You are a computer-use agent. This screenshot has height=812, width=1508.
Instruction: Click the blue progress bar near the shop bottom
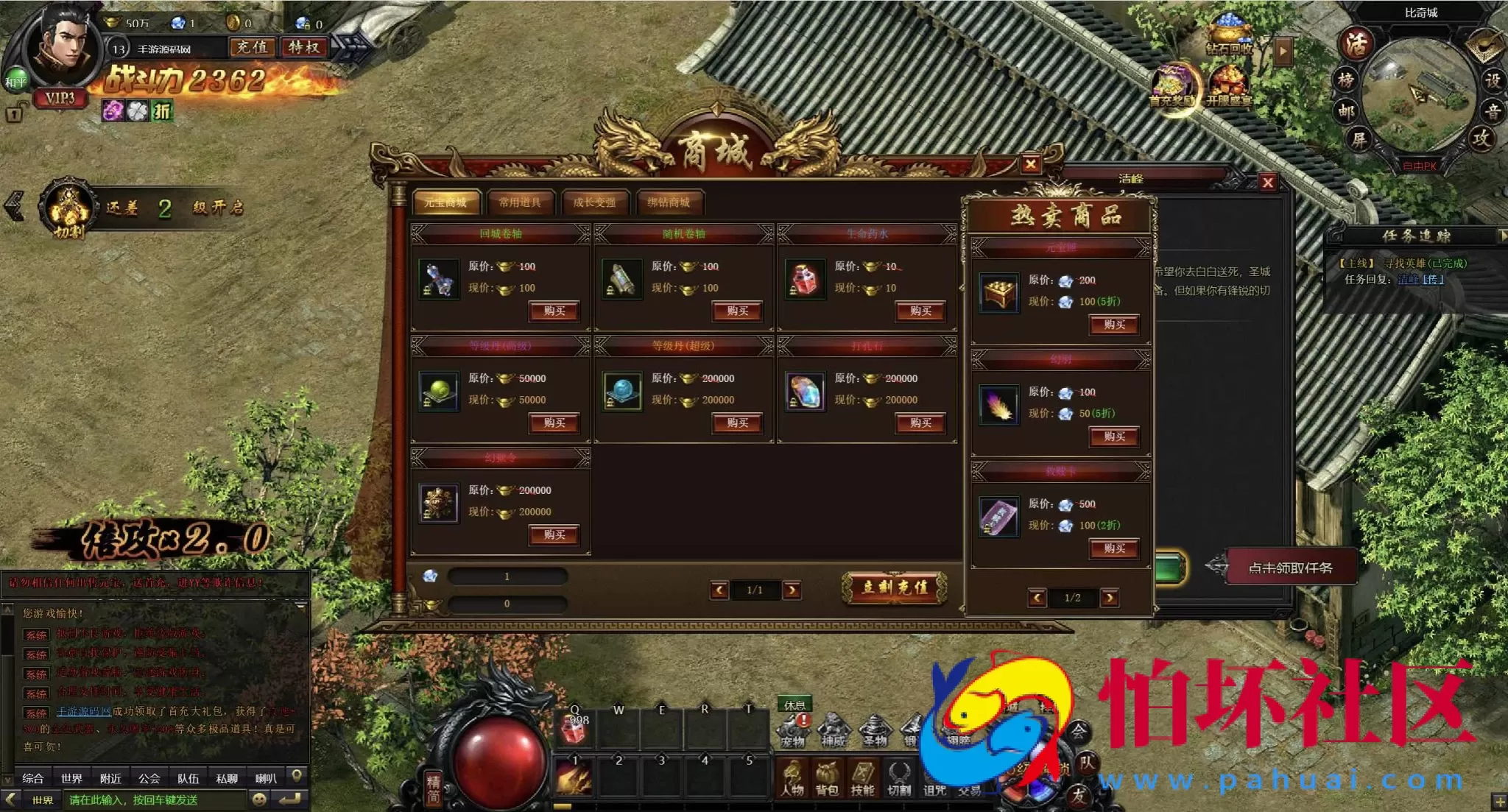(508, 577)
